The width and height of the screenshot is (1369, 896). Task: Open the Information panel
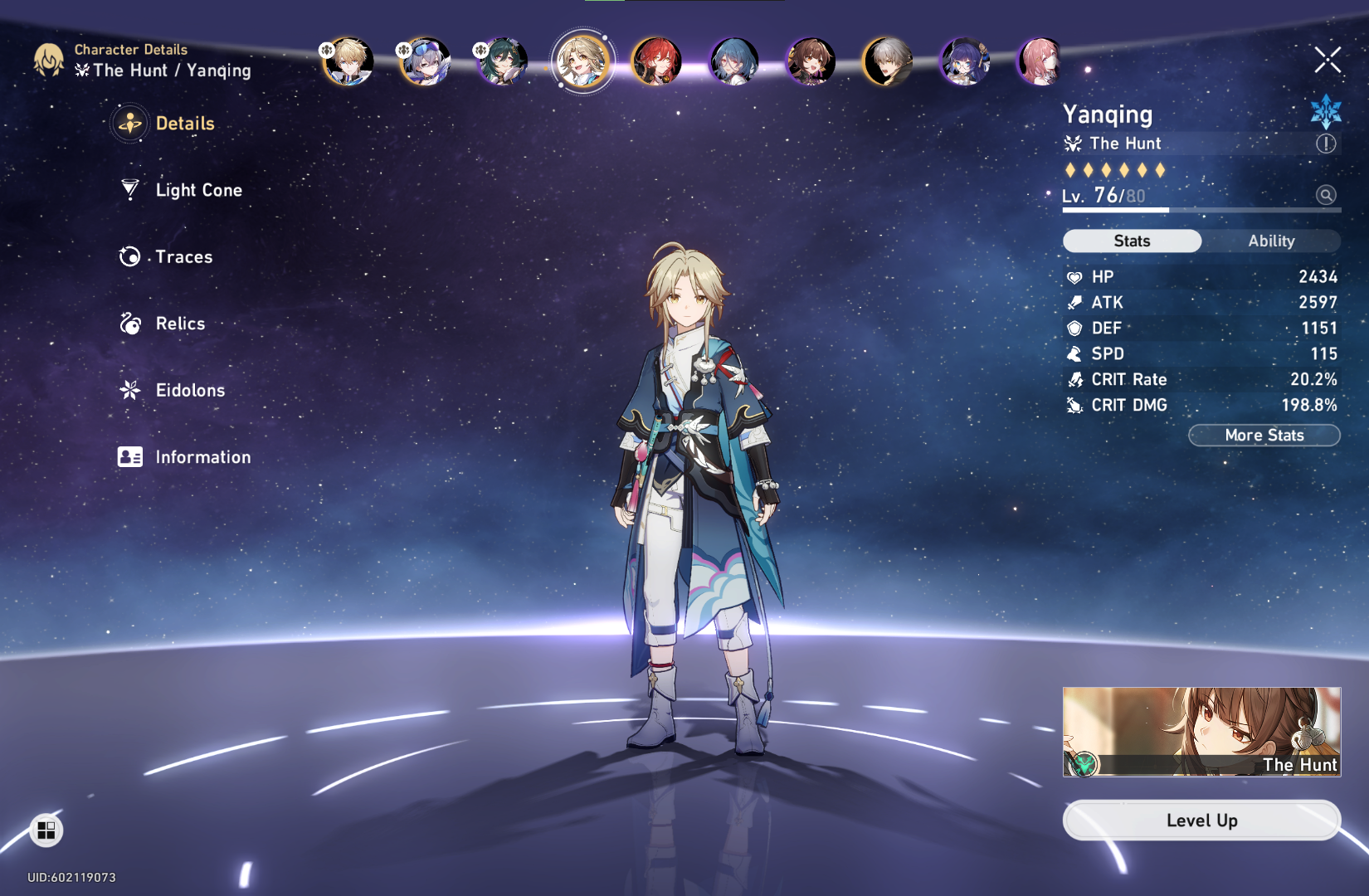pyautogui.click(x=202, y=457)
